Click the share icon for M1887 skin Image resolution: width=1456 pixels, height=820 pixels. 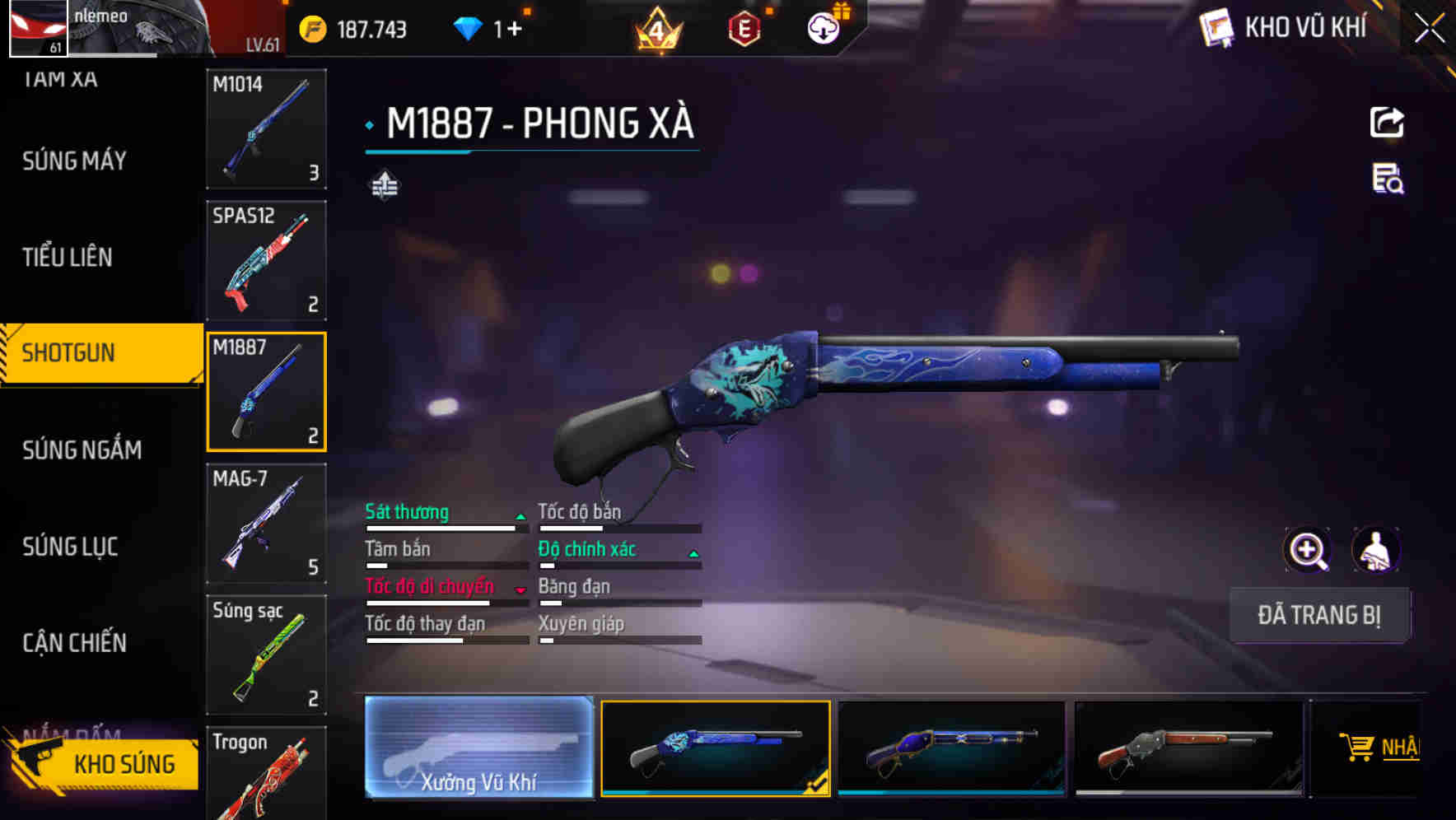click(x=1387, y=121)
